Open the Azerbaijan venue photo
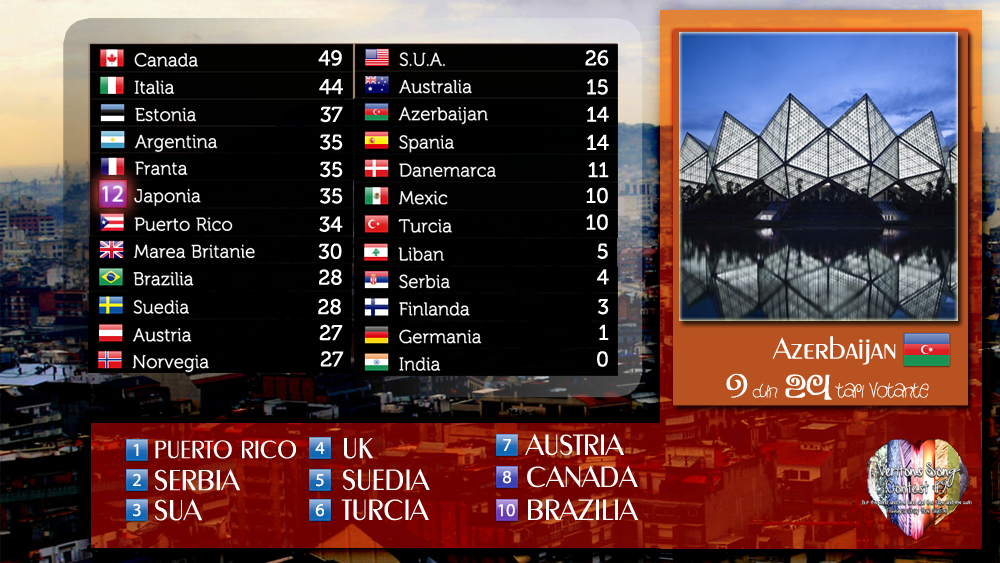This screenshot has height=563, width=1000. [x=818, y=176]
